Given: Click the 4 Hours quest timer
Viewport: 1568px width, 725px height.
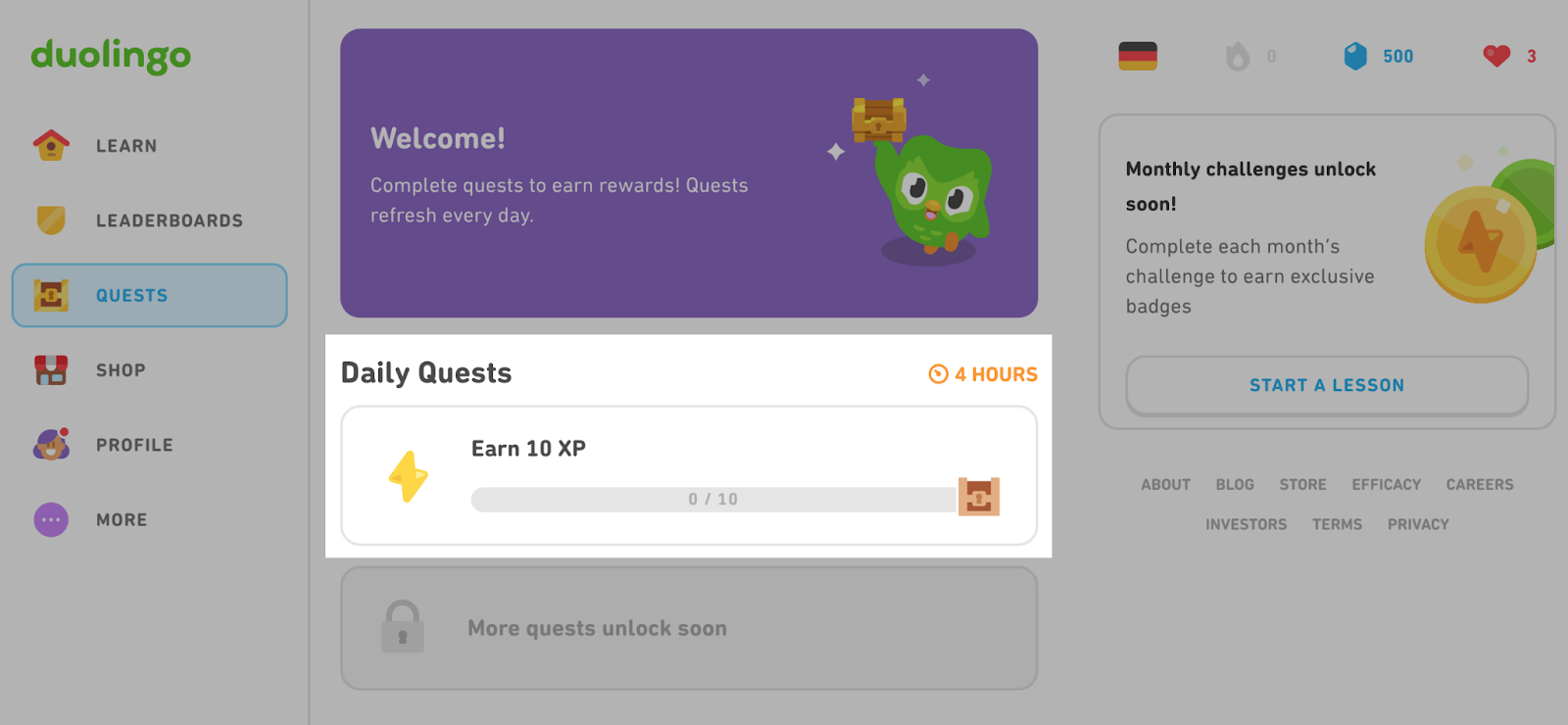Looking at the screenshot, I should [x=983, y=373].
